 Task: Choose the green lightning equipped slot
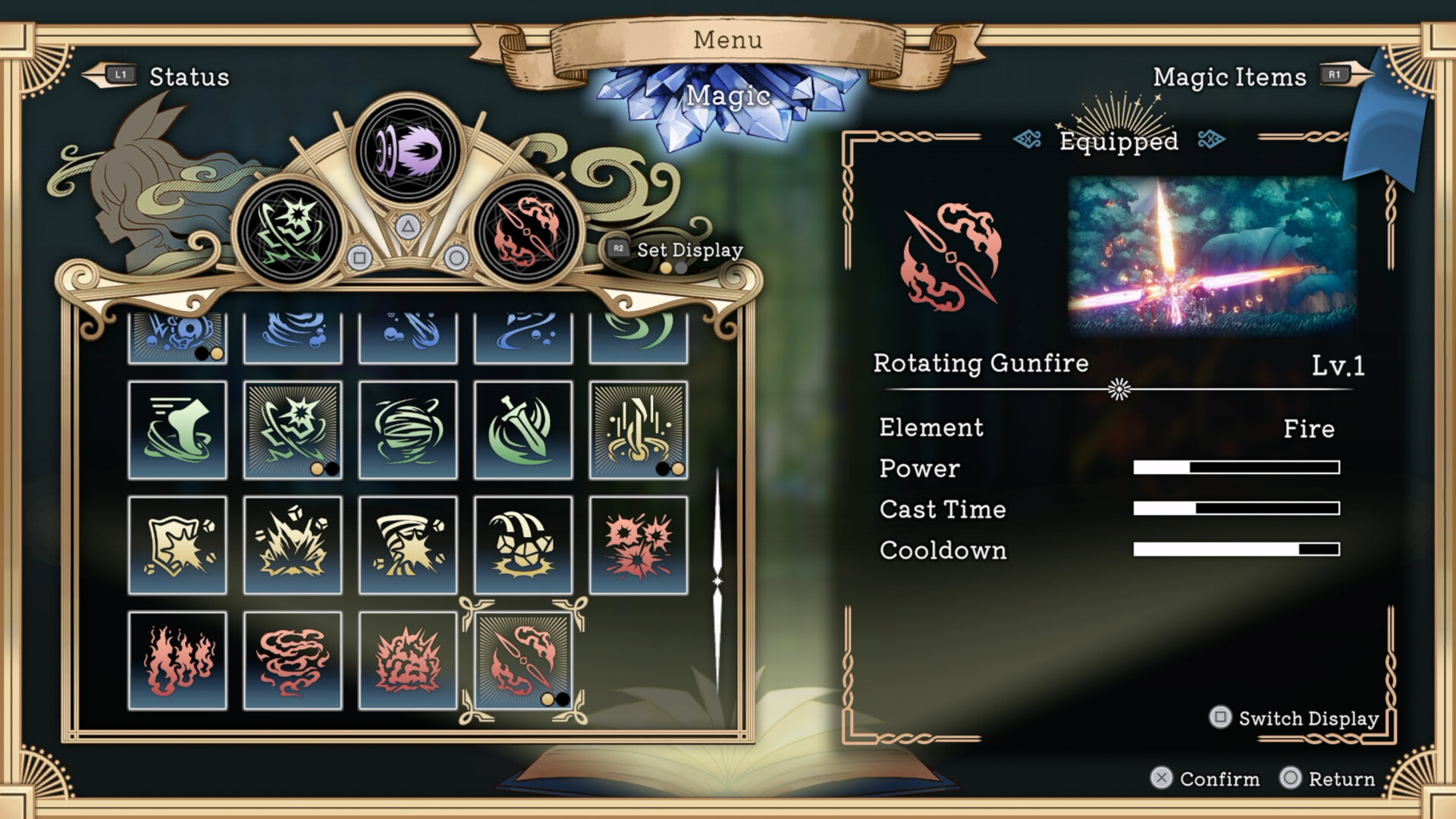[x=290, y=232]
